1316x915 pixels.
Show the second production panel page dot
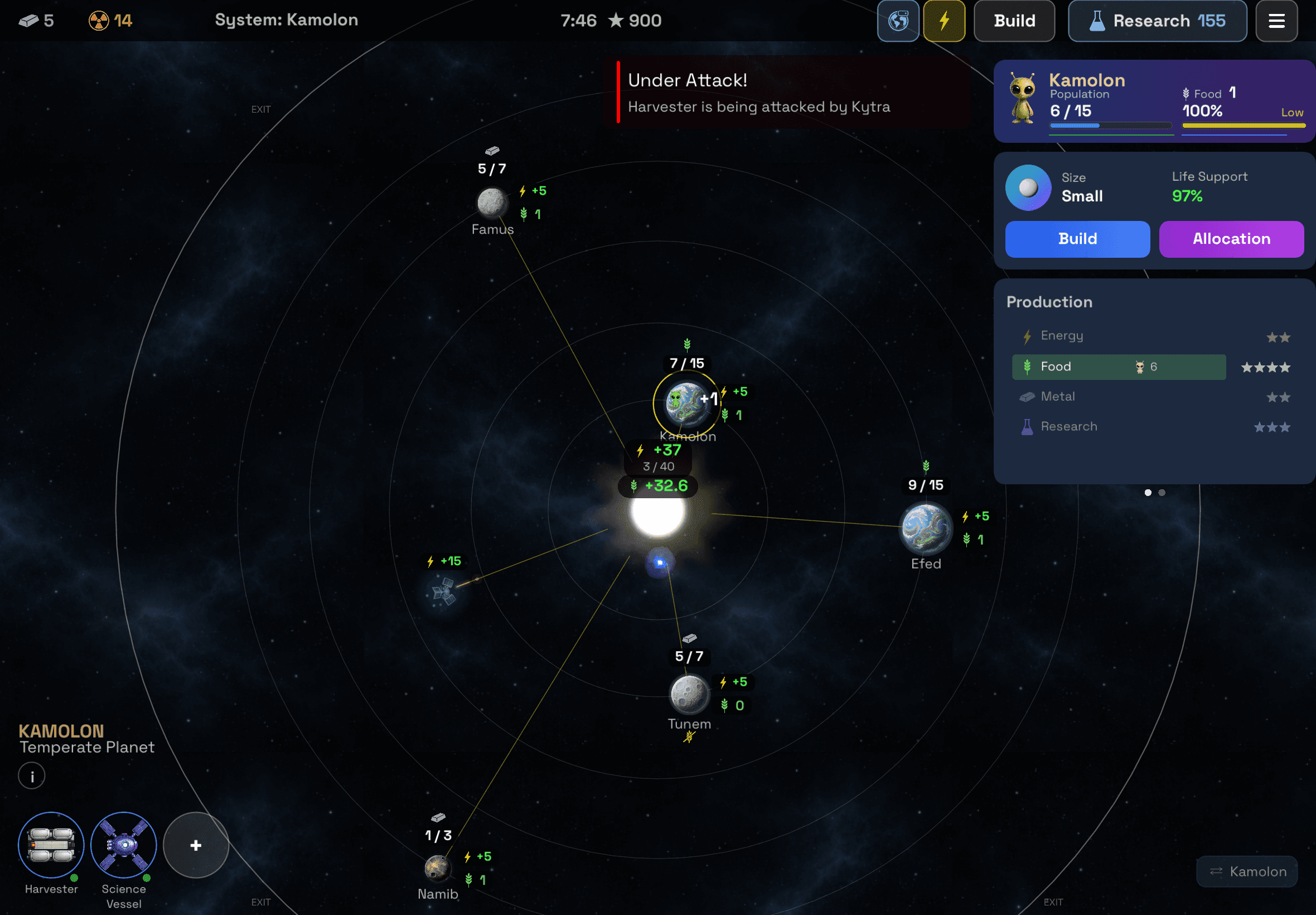[1162, 493]
